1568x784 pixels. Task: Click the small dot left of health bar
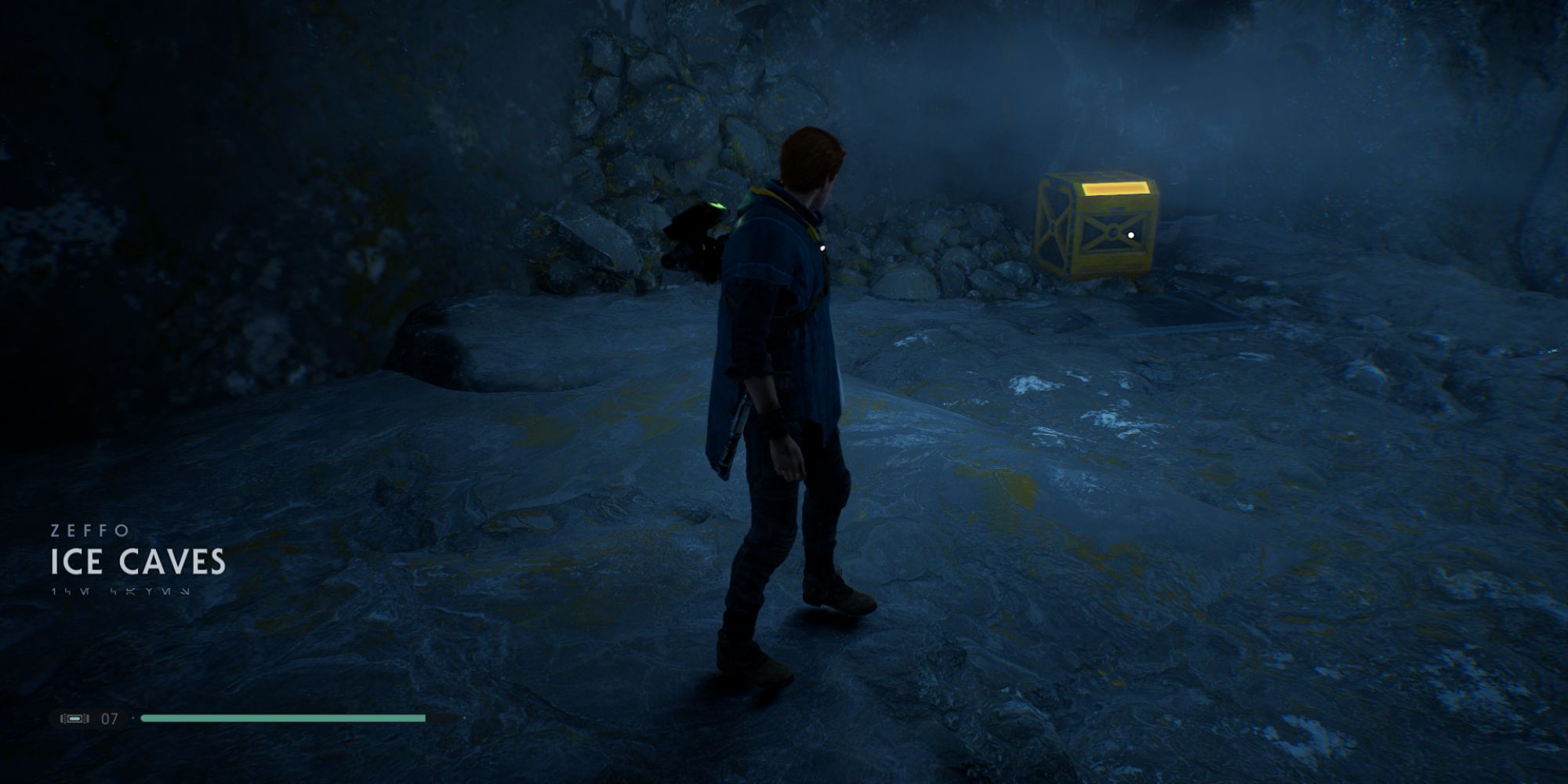click(132, 717)
